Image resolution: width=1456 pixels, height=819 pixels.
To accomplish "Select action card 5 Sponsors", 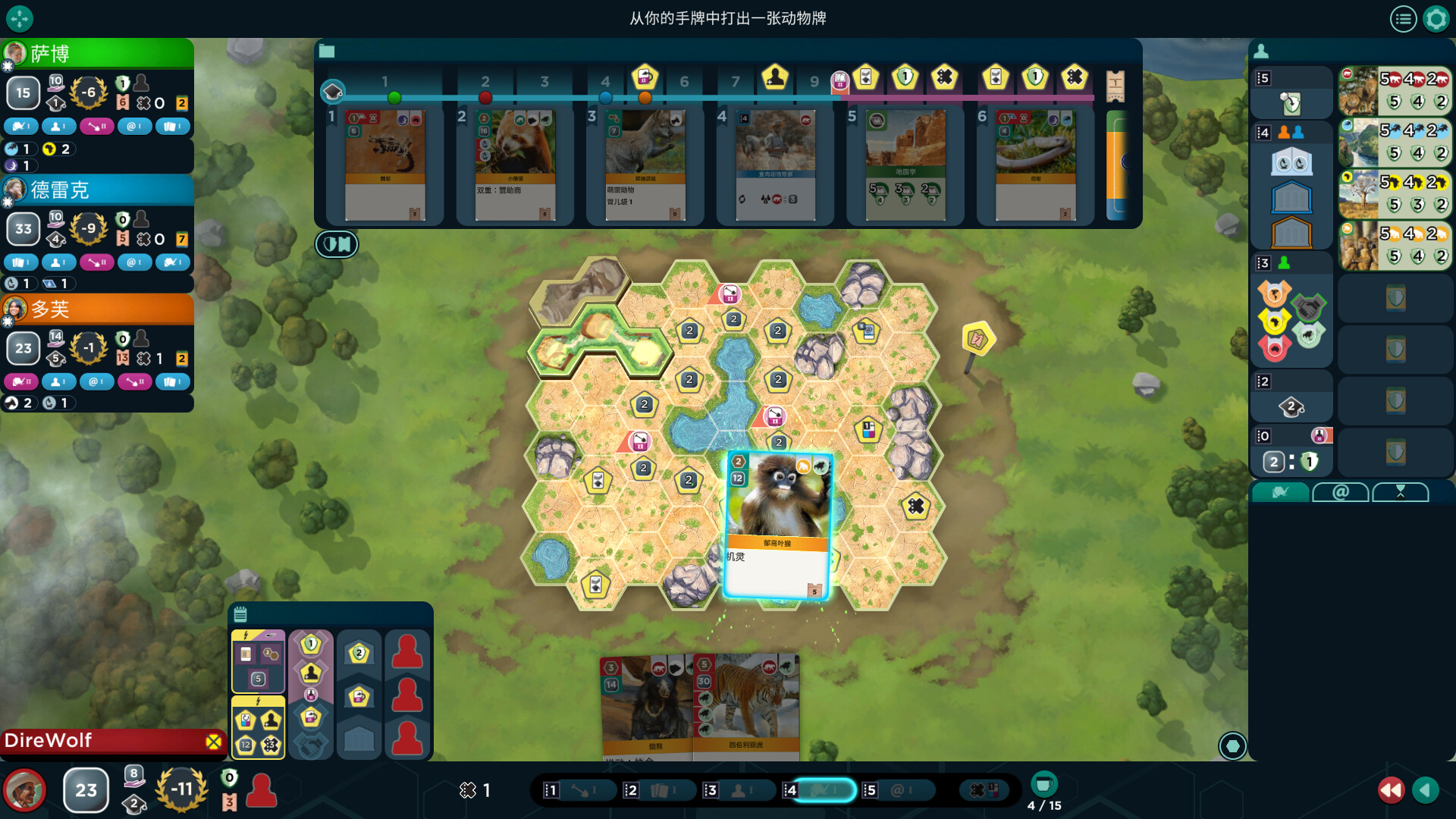I will click(899, 790).
